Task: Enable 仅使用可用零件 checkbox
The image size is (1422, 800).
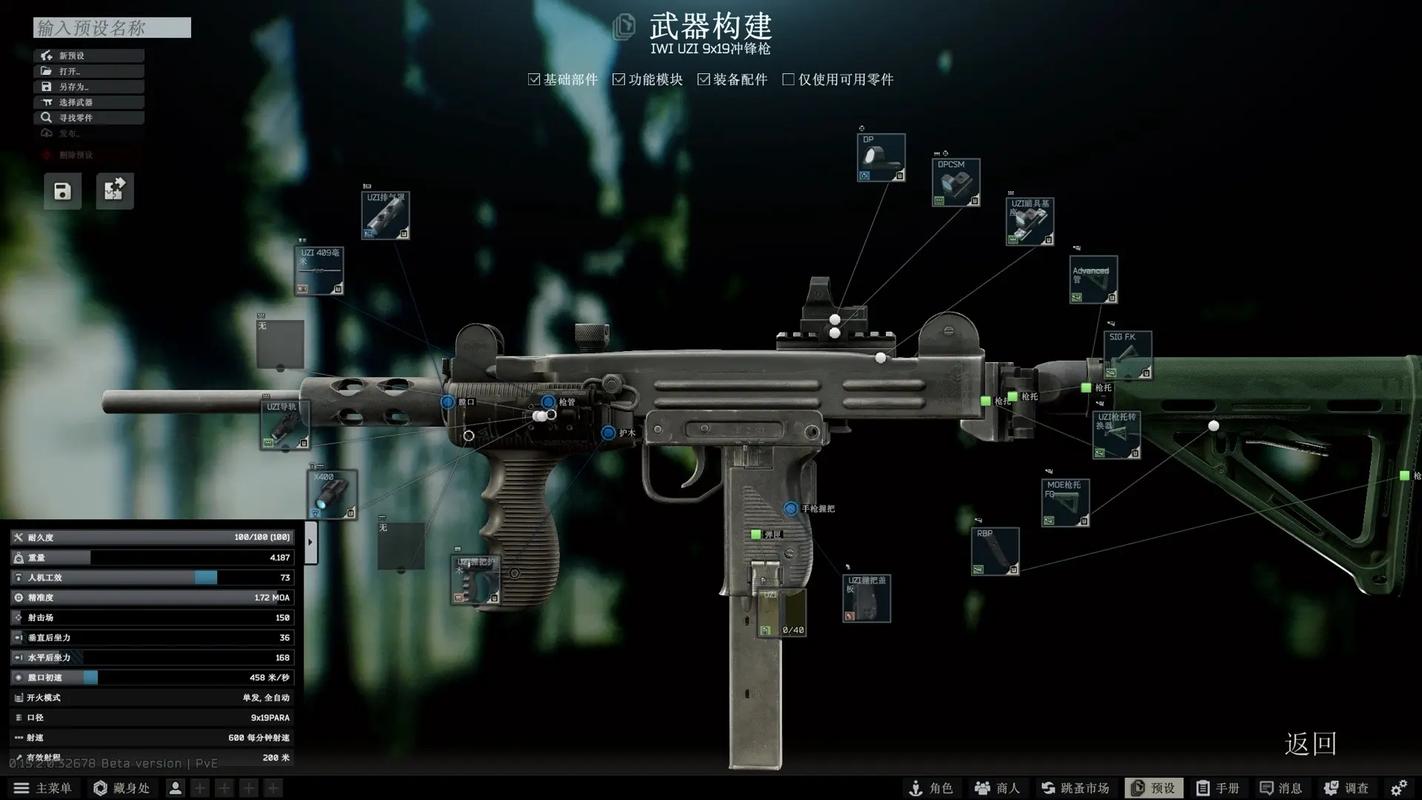Action: (788, 79)
